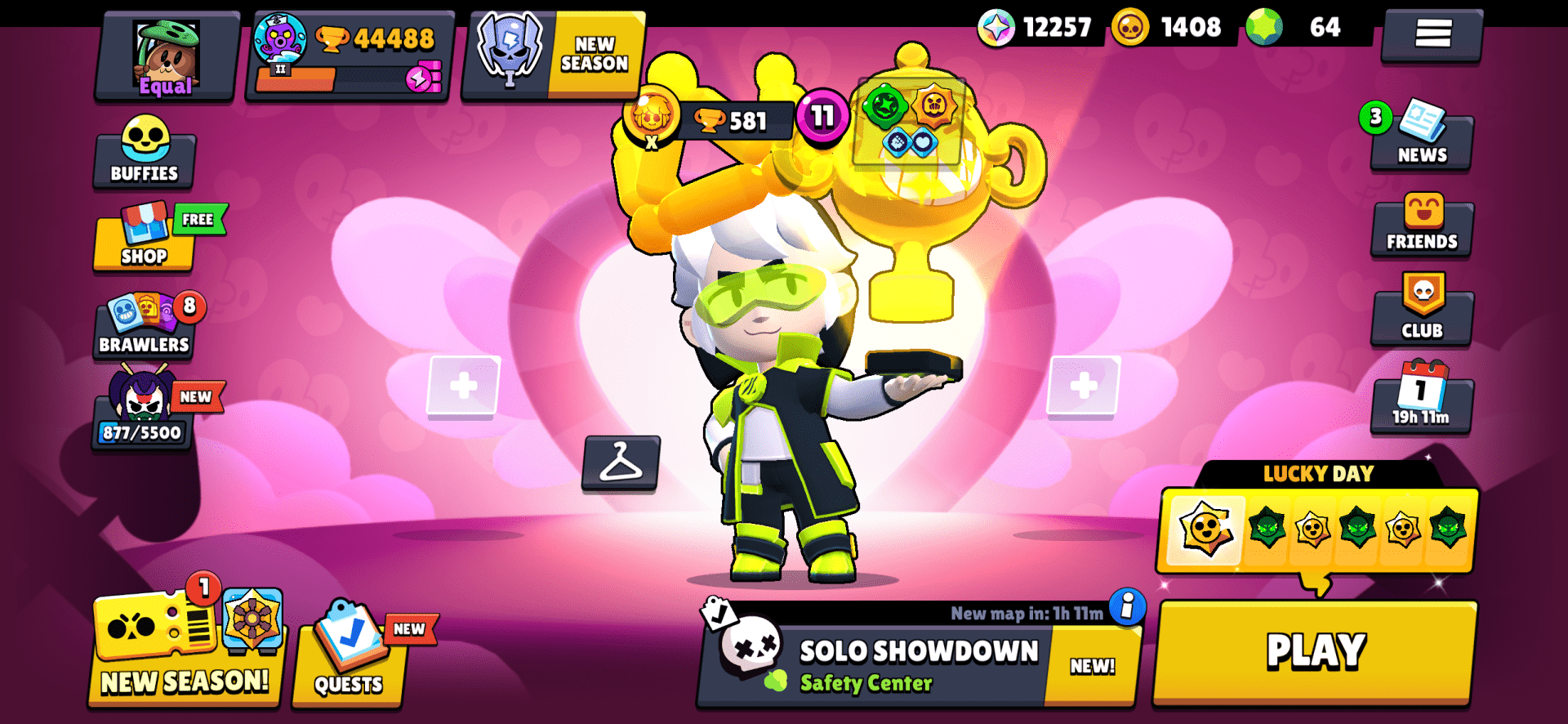This screenshot has width=1568, height=724.
Task: Tap the player profile portrait labeled Equal
Action: click(x=164, y=55)
